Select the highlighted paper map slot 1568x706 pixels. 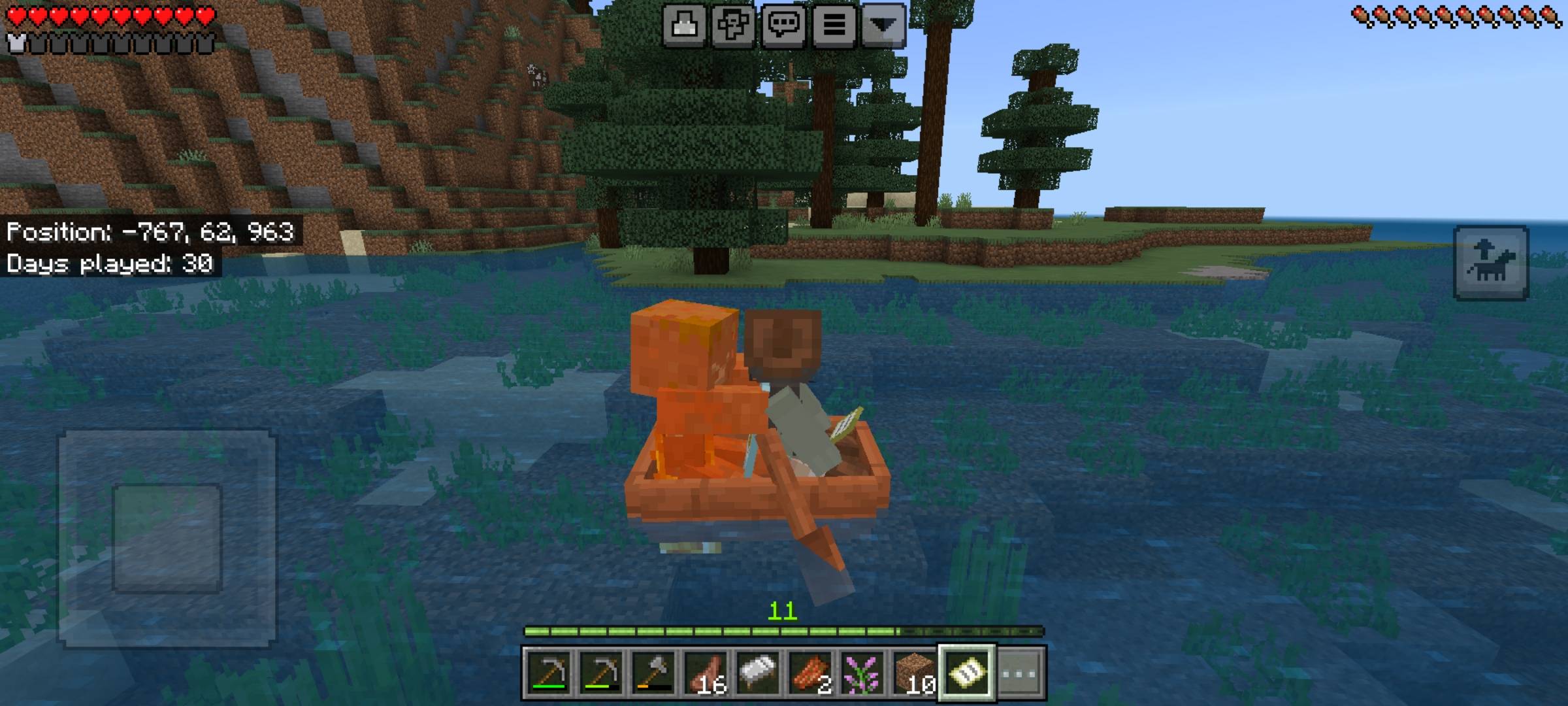(967, 673)
